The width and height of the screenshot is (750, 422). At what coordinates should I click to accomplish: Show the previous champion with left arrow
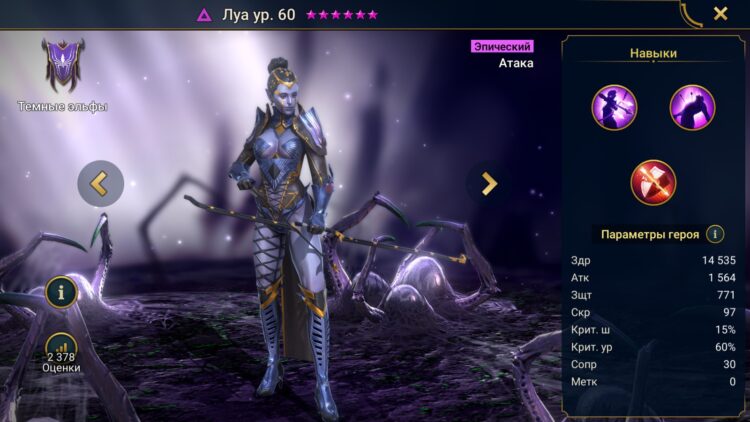[100, 183]
